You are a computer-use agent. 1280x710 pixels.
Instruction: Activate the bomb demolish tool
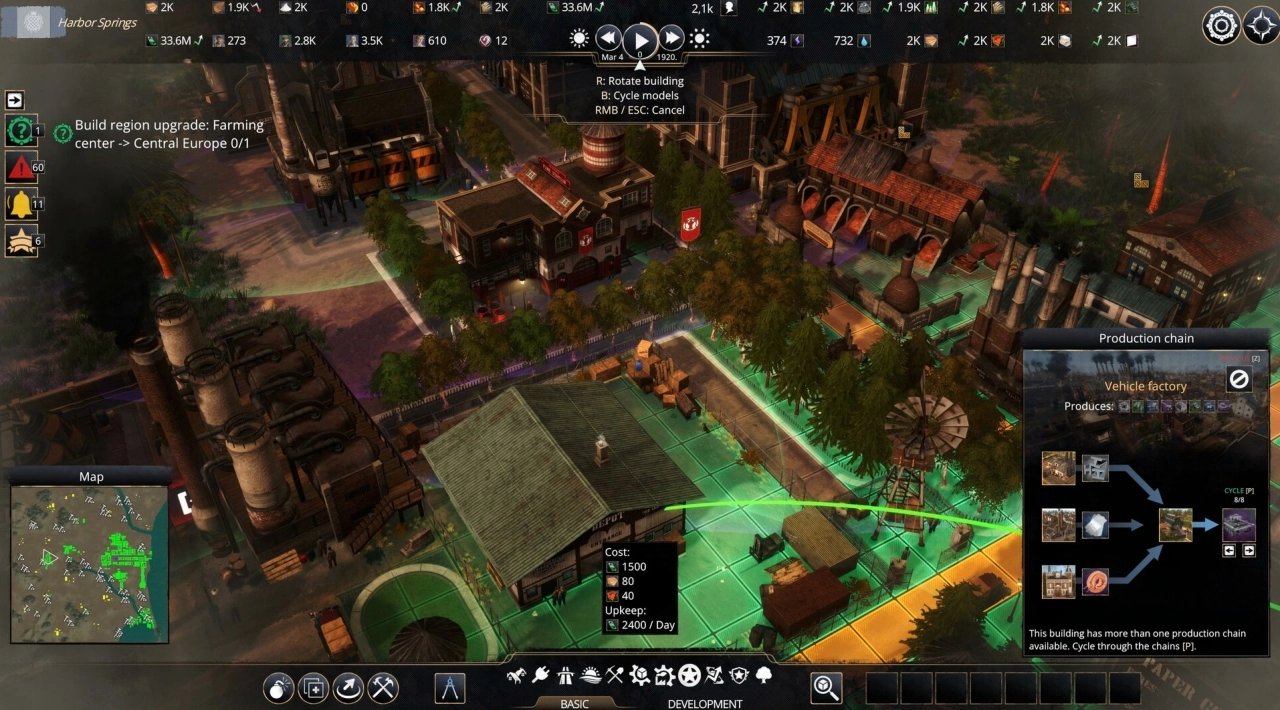click(x=279, y=687)
